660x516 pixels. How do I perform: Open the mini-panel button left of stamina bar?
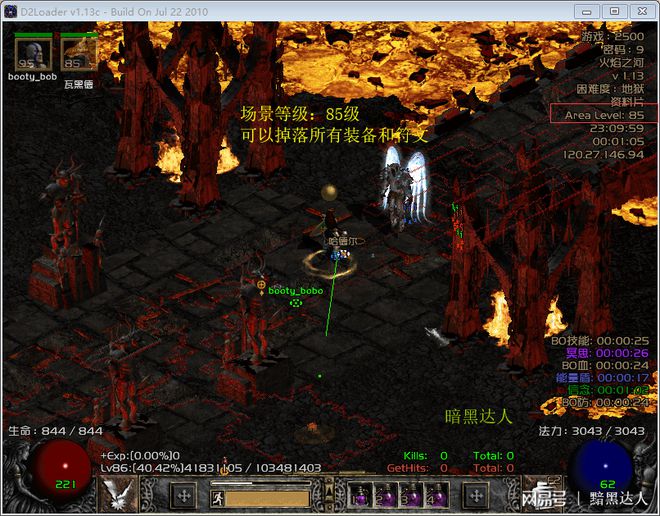[184, 495]
